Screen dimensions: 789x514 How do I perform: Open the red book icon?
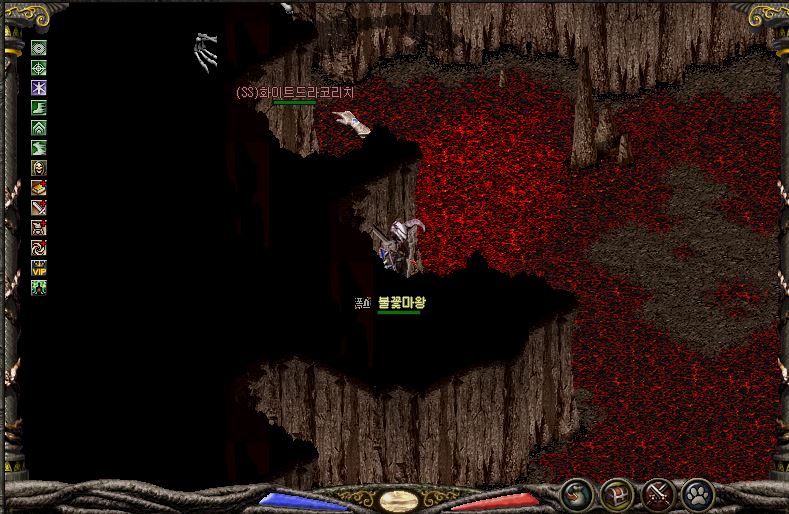[x=39, y=188]
